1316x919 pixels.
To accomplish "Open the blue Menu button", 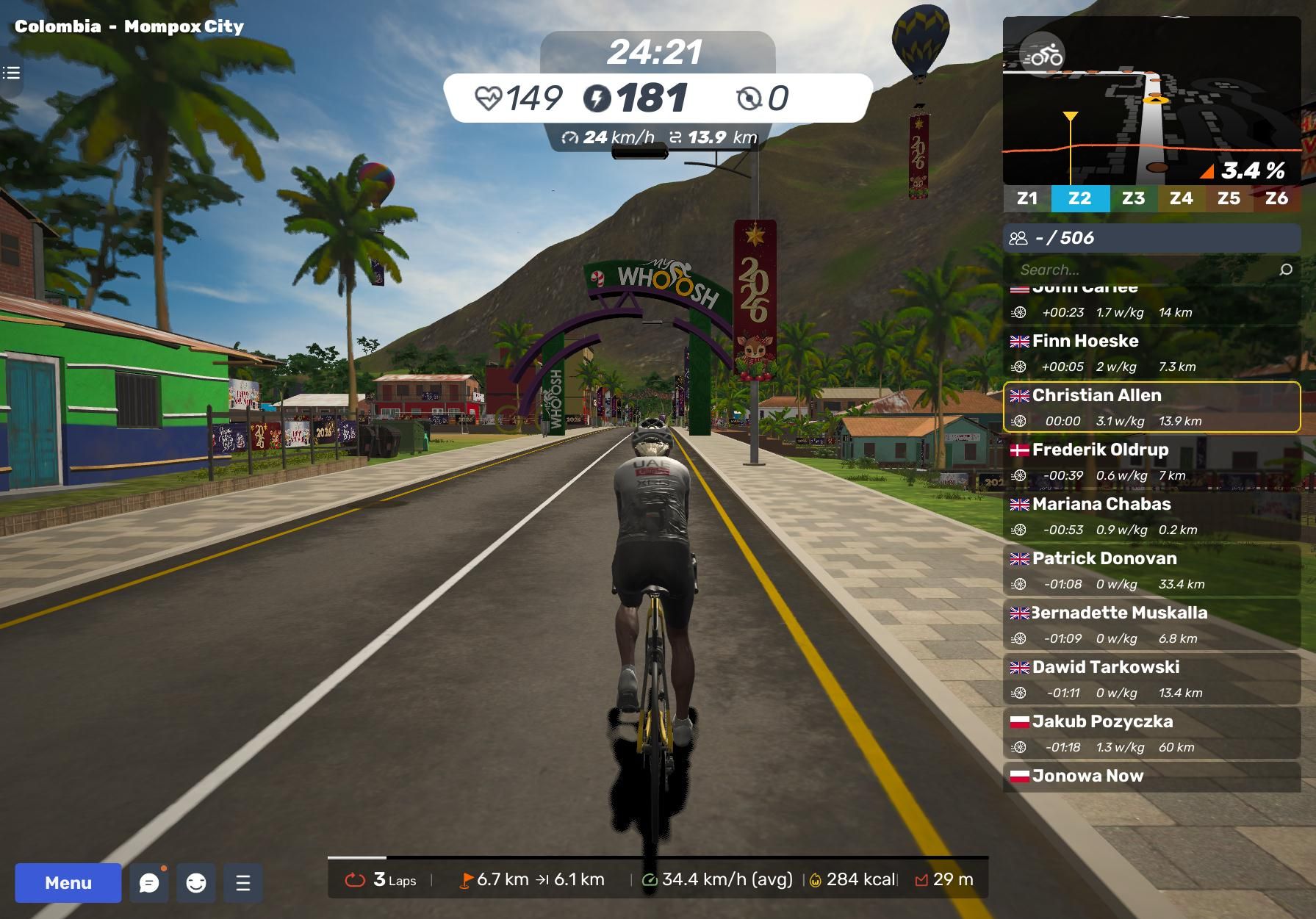I will (x=68, y=882).
